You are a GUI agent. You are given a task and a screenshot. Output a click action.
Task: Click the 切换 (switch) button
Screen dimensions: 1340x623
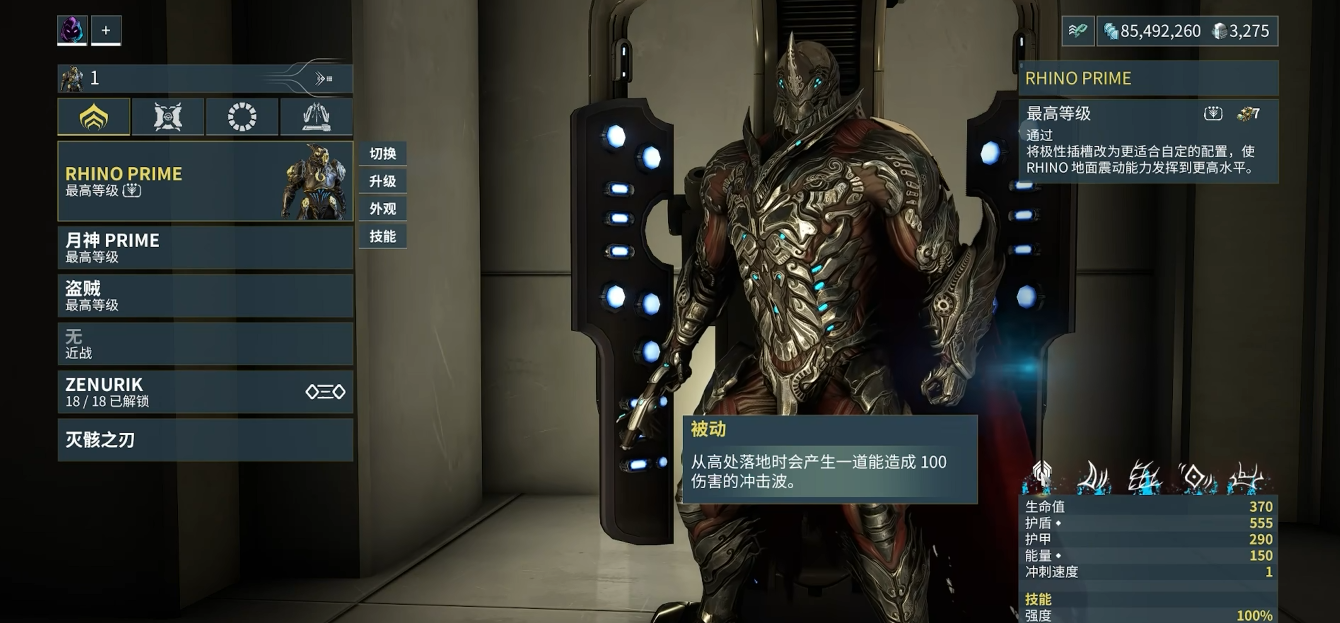pos(383,153)
